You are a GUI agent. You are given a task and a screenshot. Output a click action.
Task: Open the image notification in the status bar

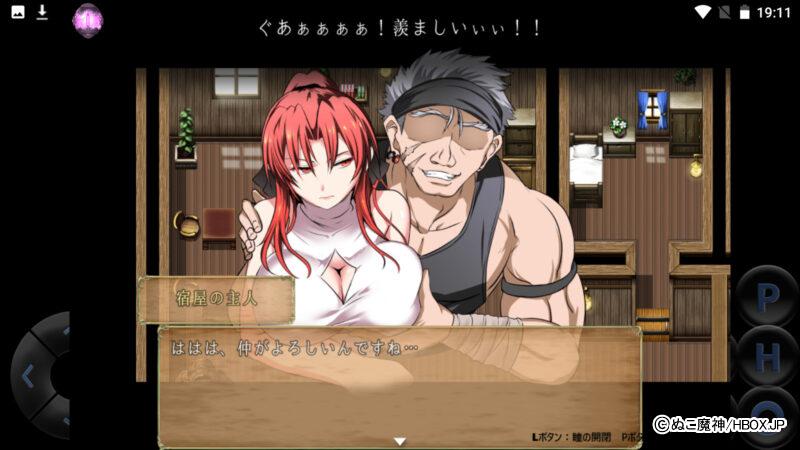[15, 12]
